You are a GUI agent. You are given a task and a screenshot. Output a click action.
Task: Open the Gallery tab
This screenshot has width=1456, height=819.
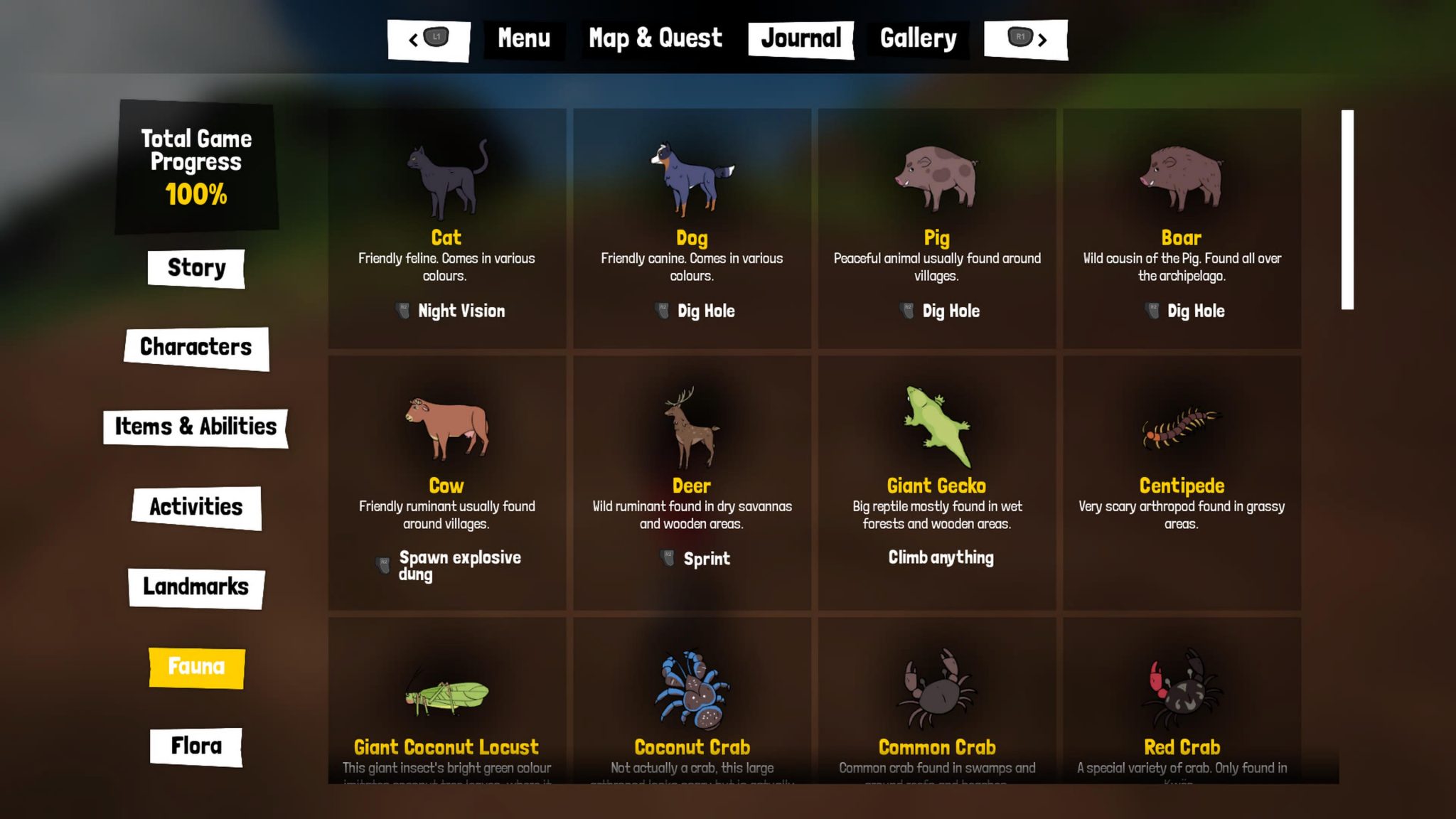point(918,38)
